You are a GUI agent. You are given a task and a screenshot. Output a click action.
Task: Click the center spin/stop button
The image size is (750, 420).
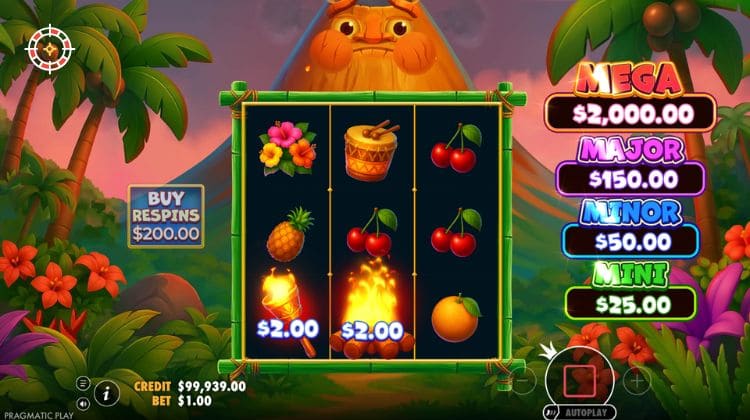[x=580, y=379]
